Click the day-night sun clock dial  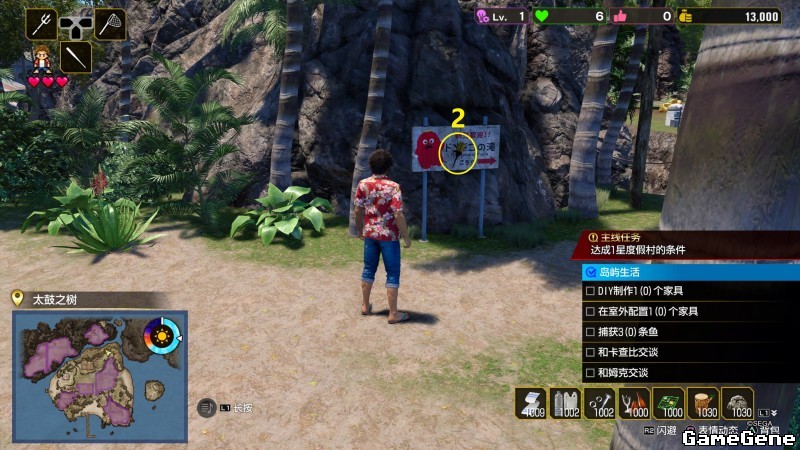pyautogui.click(x=163, y=334)
